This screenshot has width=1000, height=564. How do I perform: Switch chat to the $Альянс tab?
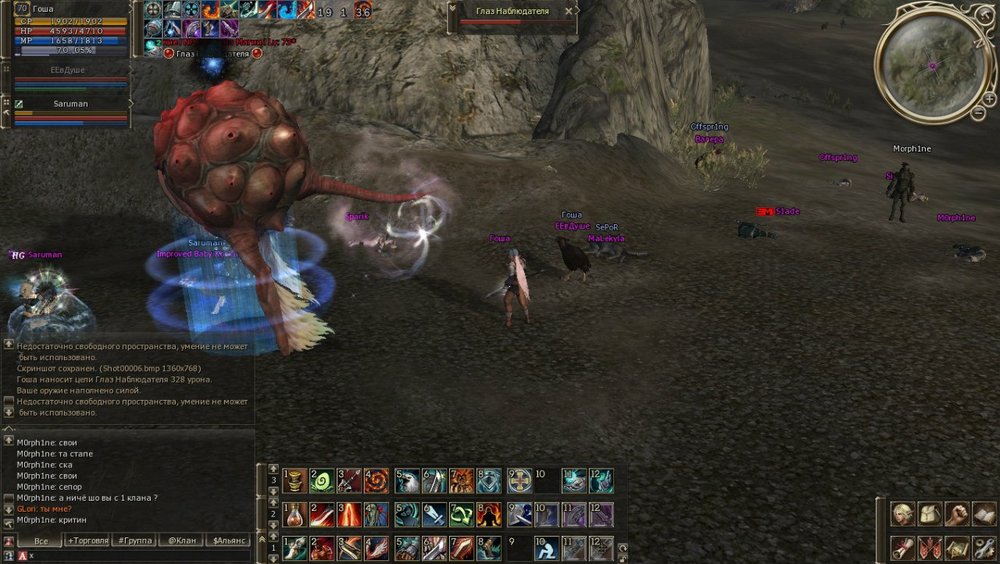[x=228, y=540]
